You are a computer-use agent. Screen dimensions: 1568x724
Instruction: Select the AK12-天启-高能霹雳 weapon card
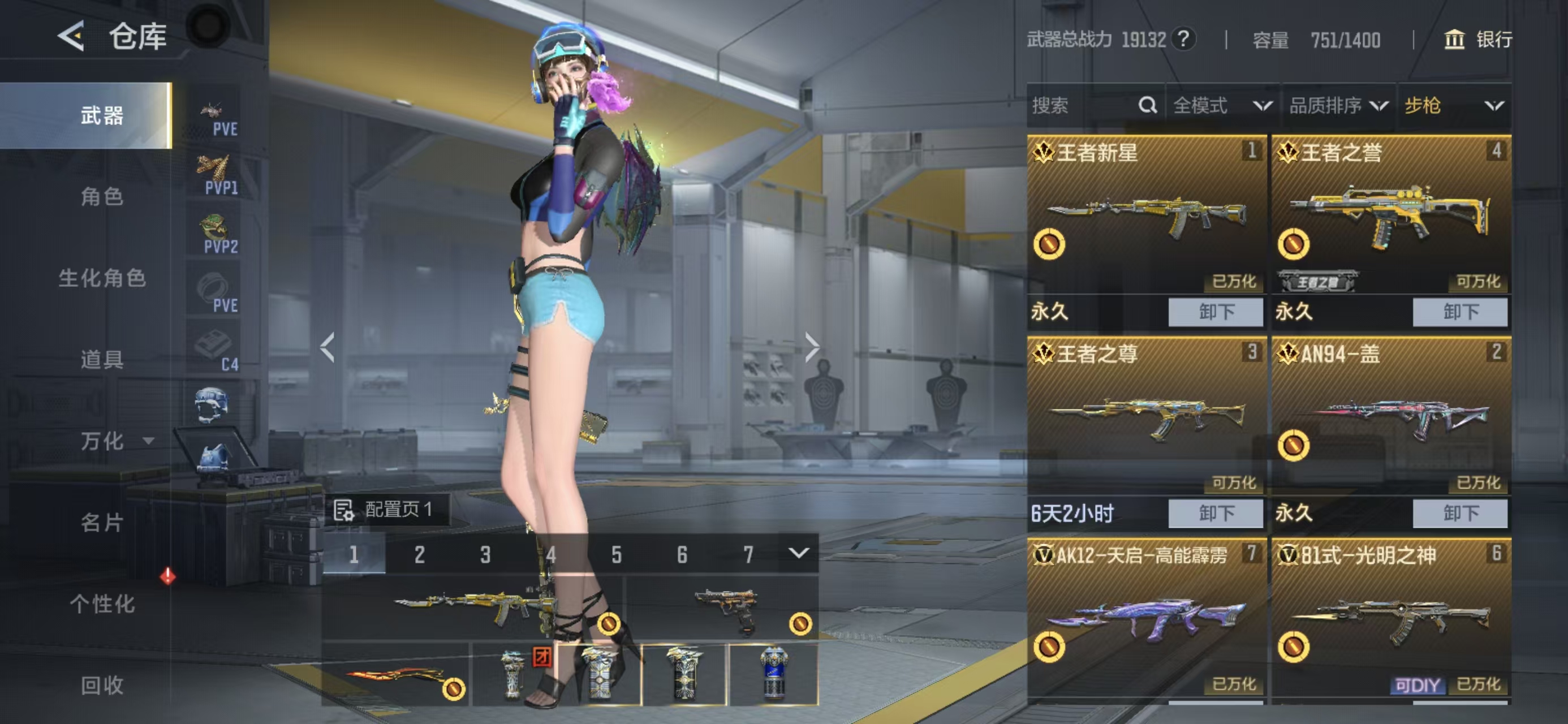pyautogui.click(x=1146, y=615)
